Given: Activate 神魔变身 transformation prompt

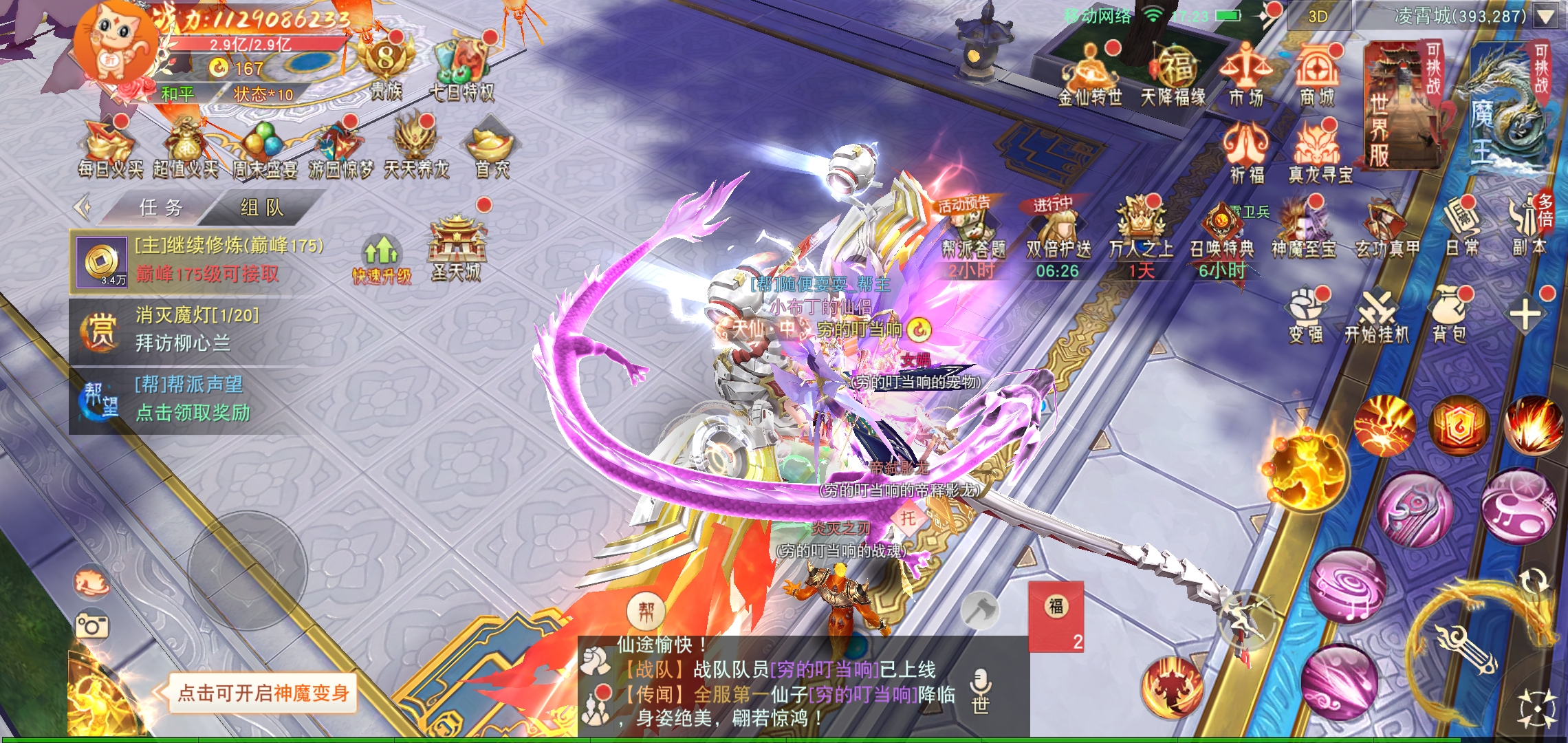Looking at the screenshot, I should point(263,693).
